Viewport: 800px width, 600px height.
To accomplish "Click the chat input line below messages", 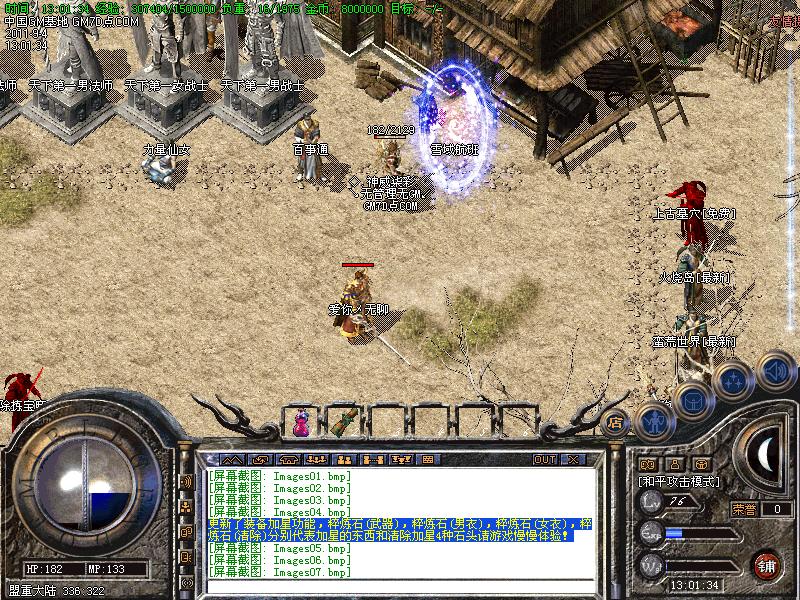I will tap(400, 584).
